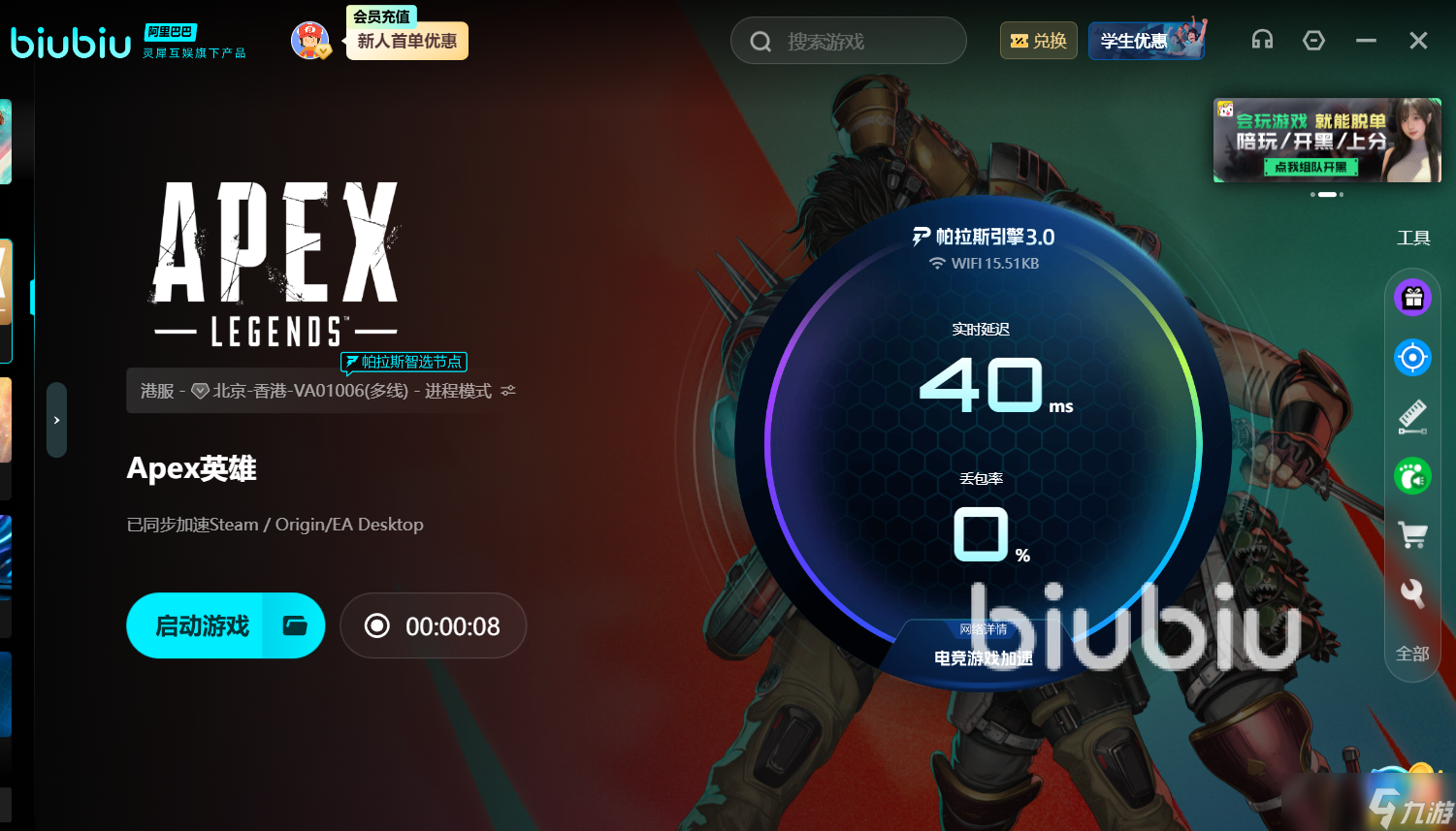
Task: Open the gift box rewards tool
Action: point(1412,298)
